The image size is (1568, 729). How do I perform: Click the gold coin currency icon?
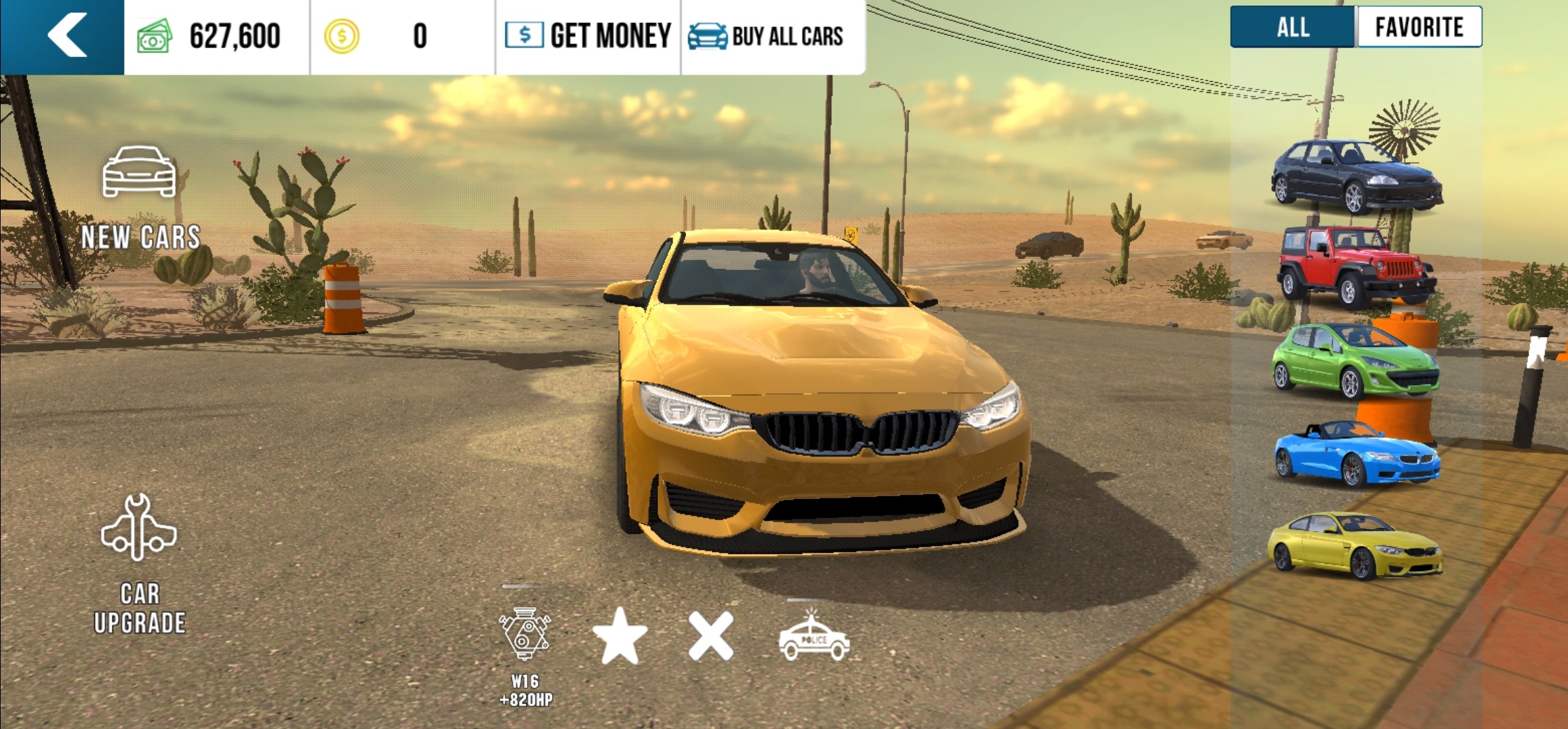[342, 36]
